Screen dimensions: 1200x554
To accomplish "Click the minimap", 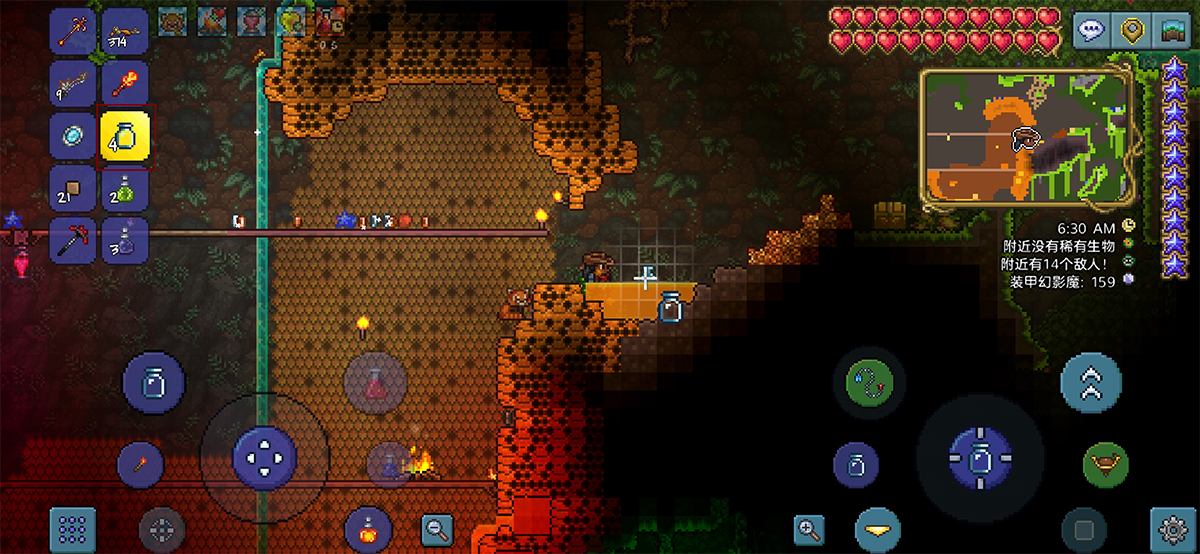I will click(1027, 139).
